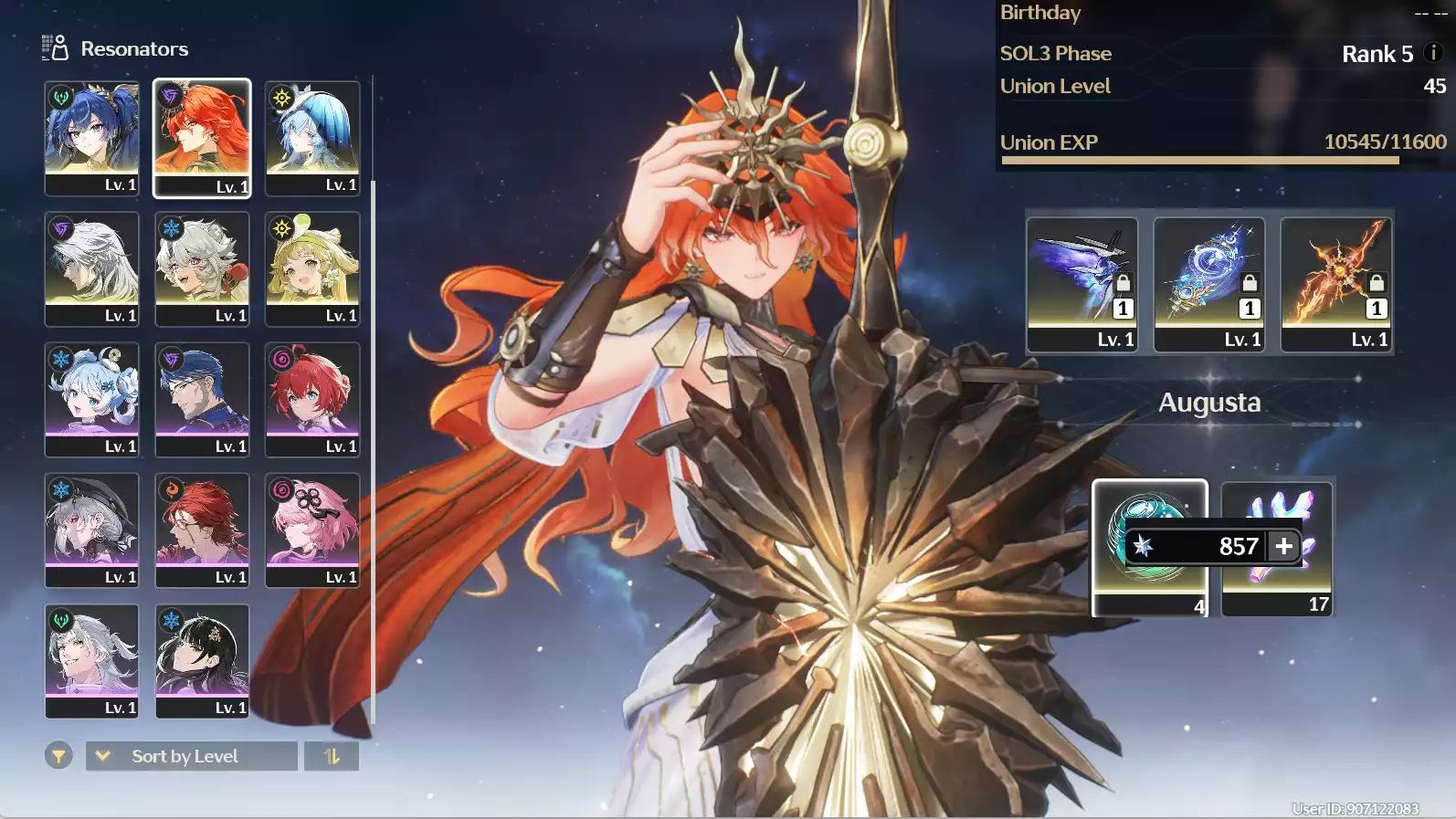
Task: Add more Astrite with the plus button
Action: click(x=1284, y=546)
